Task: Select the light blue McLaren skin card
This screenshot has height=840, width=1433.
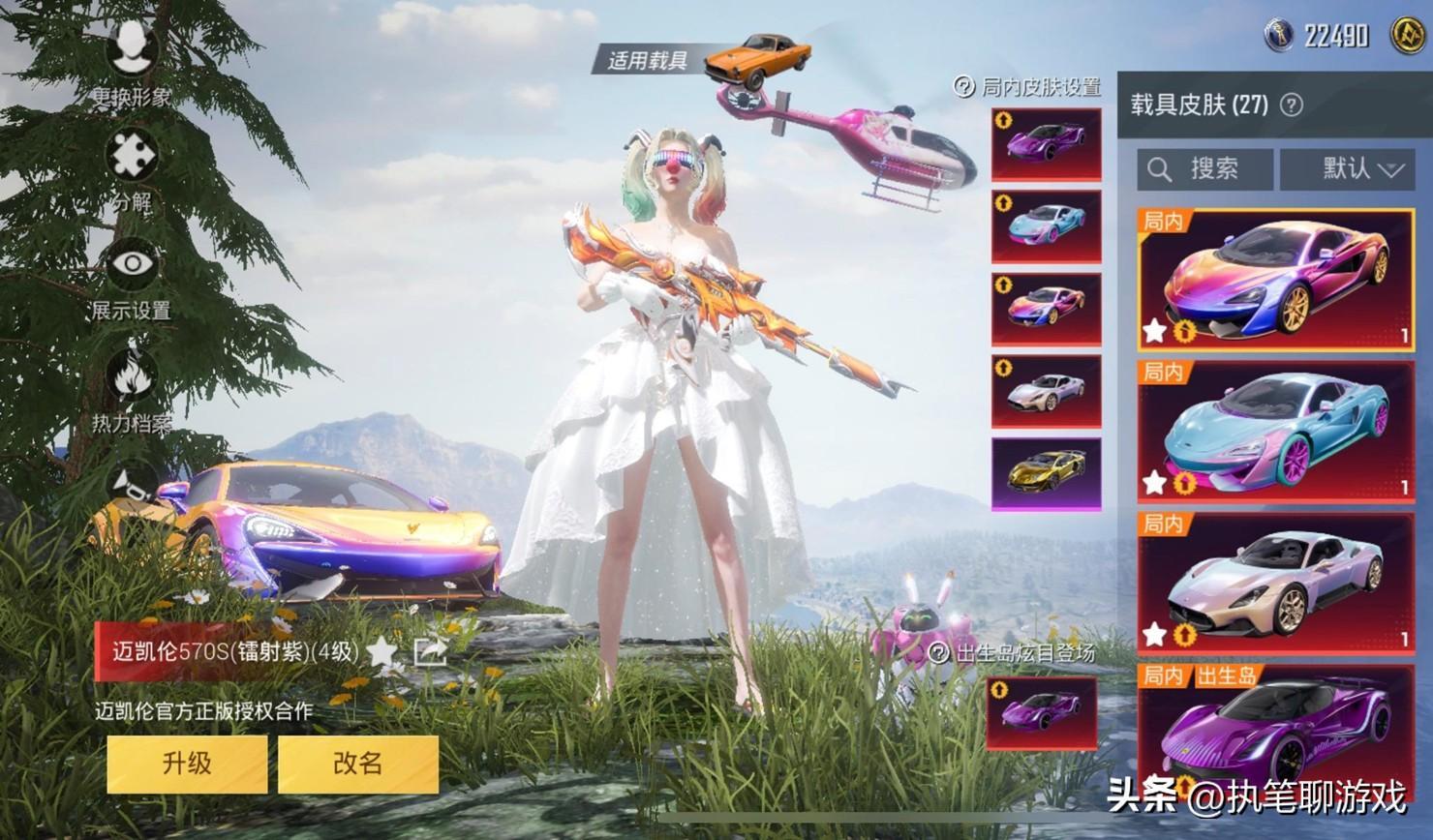Action: (x=1275, y=431)
